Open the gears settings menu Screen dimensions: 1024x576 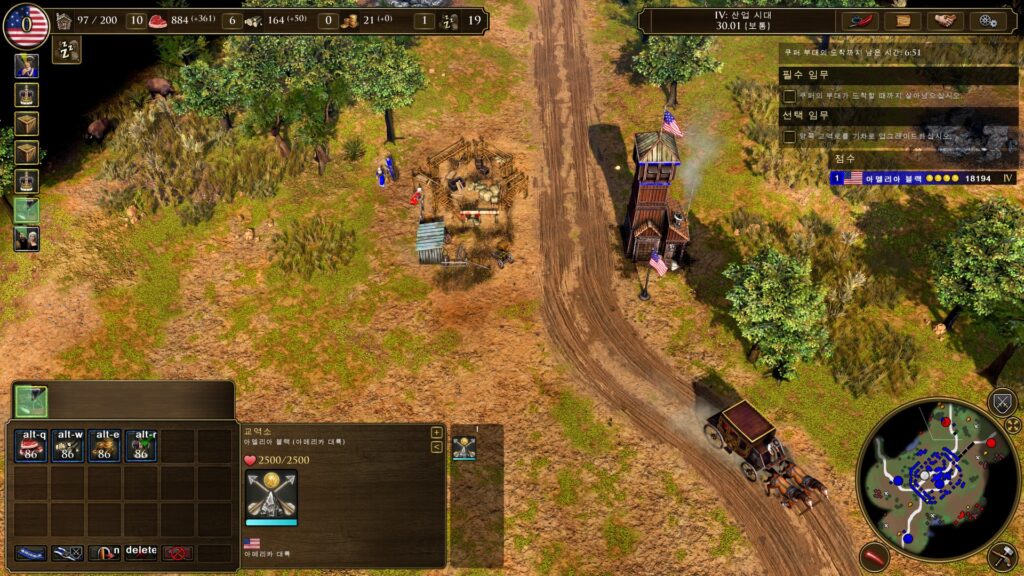point(988,21)
